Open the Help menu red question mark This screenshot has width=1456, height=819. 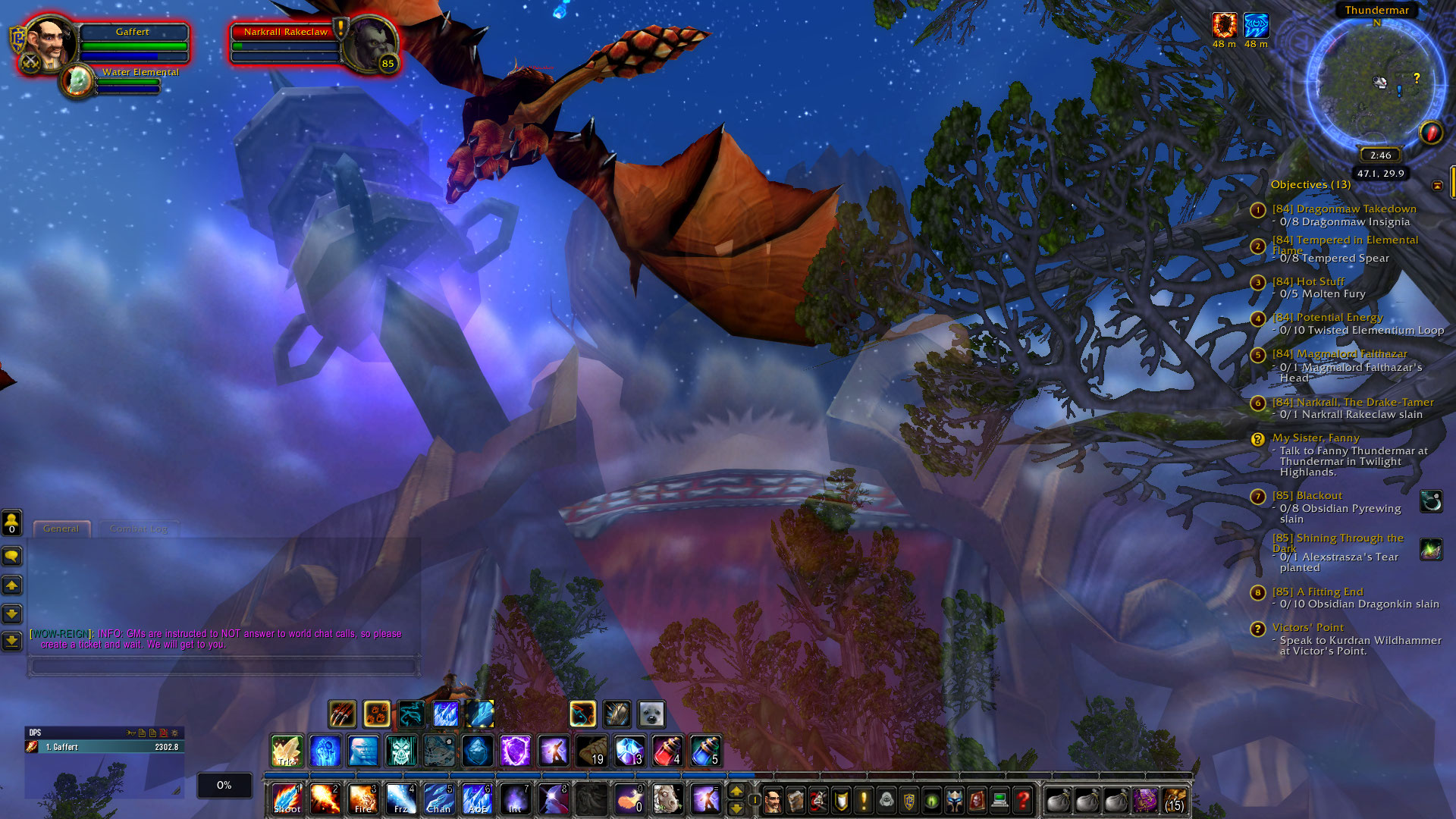[x=1022, y=799]
